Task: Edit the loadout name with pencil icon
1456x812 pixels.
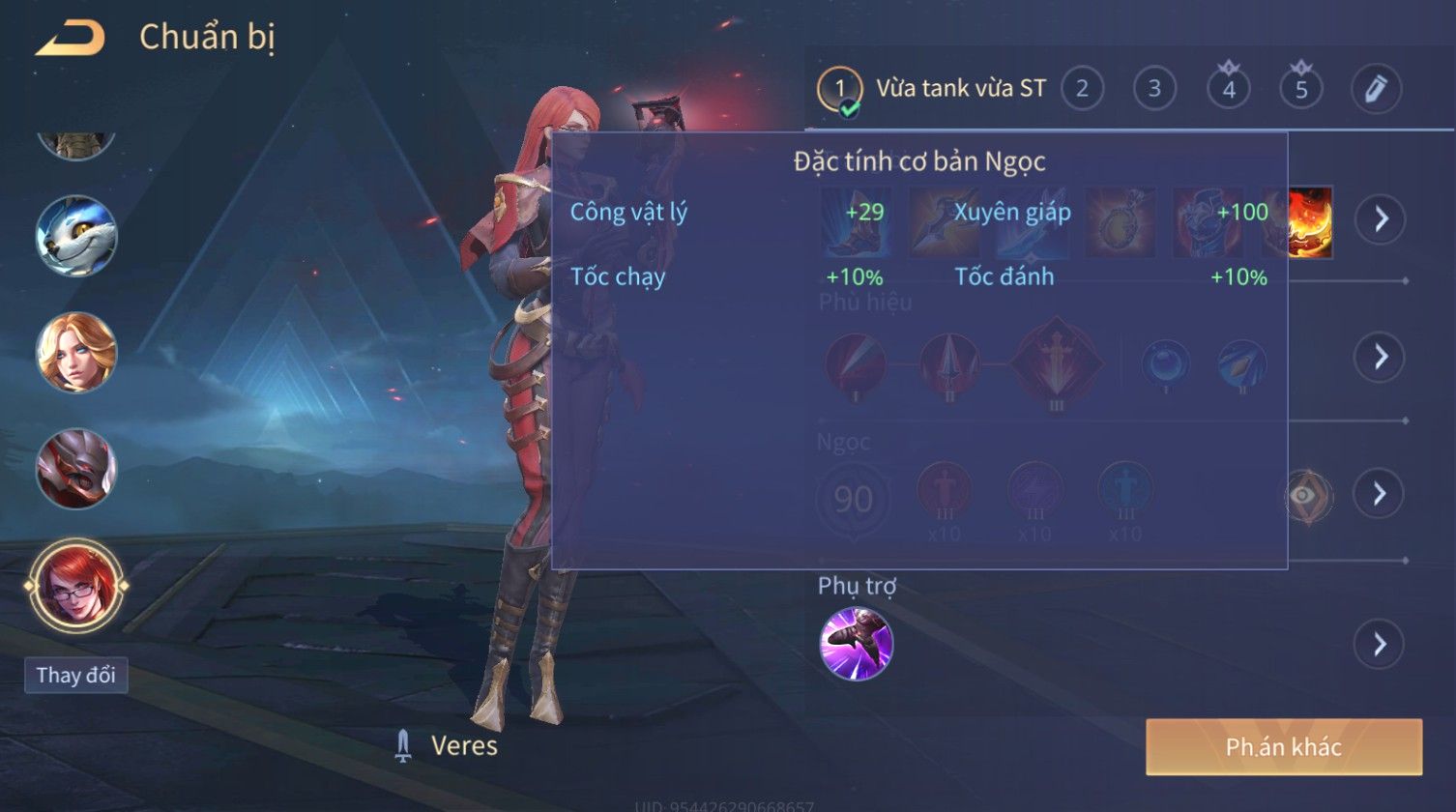Action: pyautogui.click(x=1376, y=89)
